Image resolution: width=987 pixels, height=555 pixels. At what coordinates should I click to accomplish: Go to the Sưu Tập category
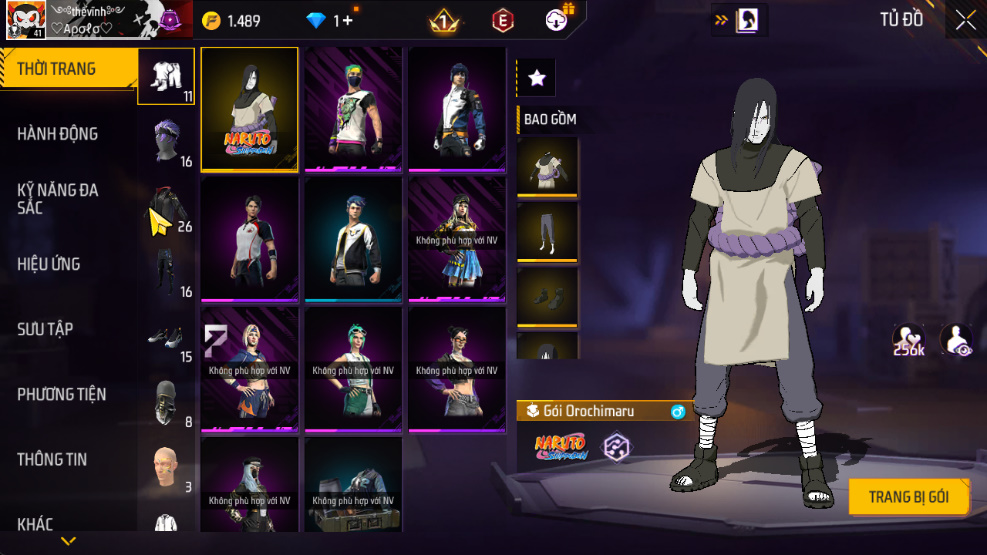click(45, 329)
